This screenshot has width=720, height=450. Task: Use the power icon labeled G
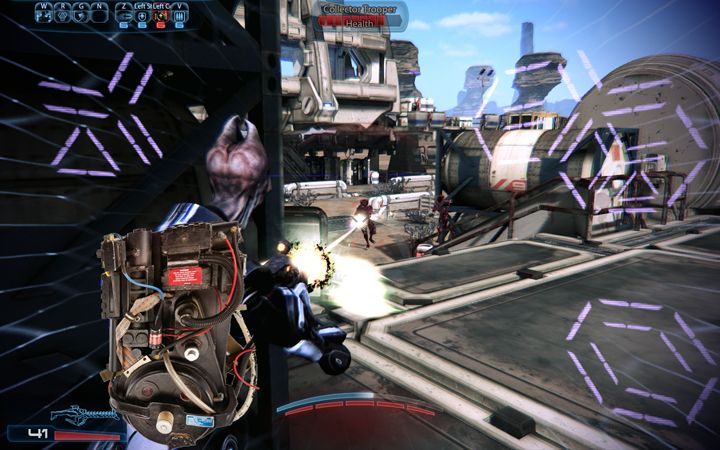[x=81, y=16]
